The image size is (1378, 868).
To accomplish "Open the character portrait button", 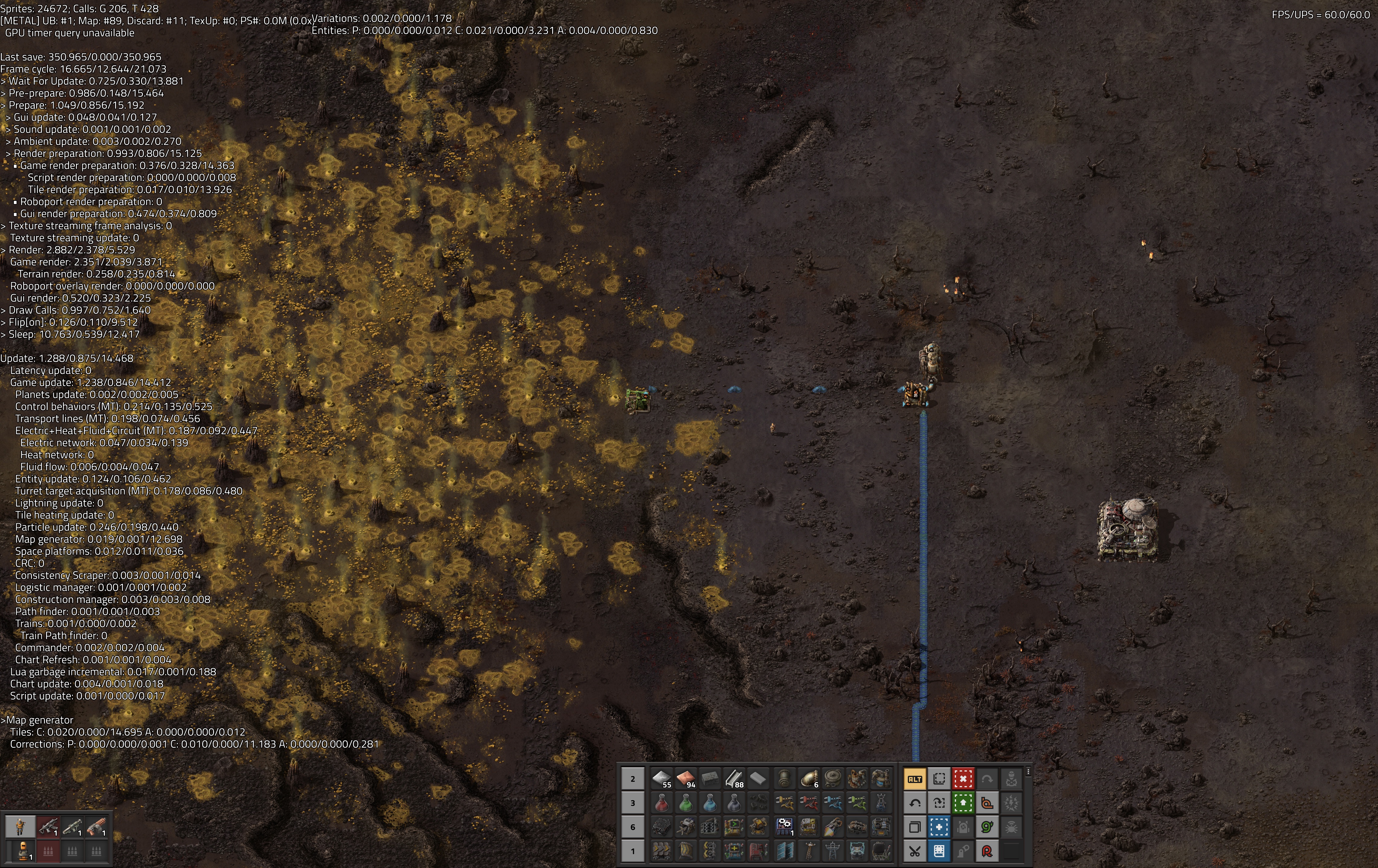I will 20,827.
